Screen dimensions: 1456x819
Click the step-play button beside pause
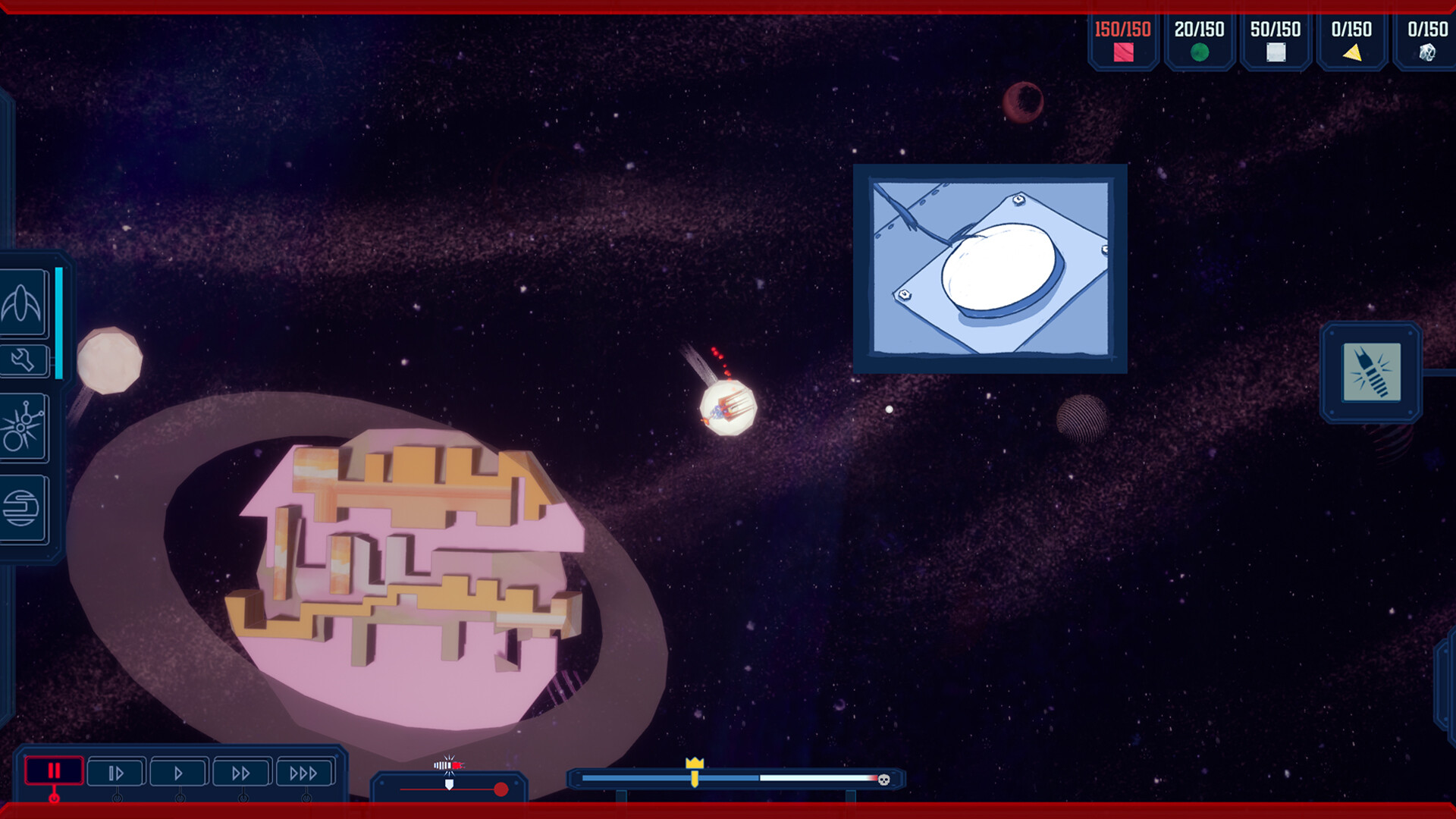[115, 772]
